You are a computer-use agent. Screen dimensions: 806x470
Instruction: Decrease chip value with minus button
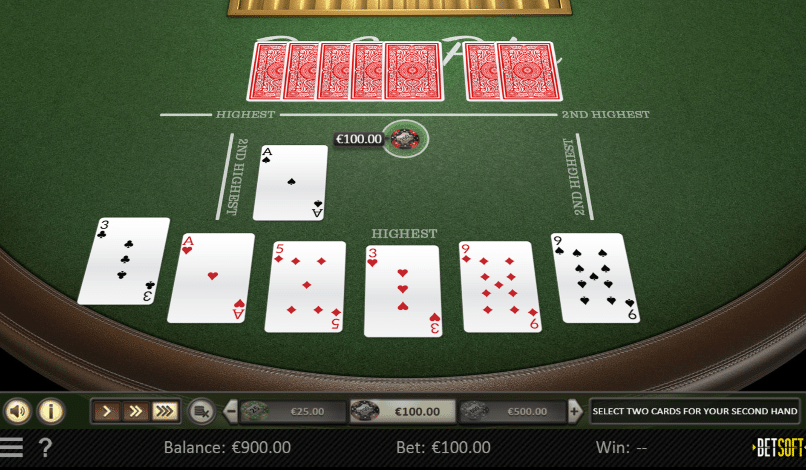click(x=231, y=411)
